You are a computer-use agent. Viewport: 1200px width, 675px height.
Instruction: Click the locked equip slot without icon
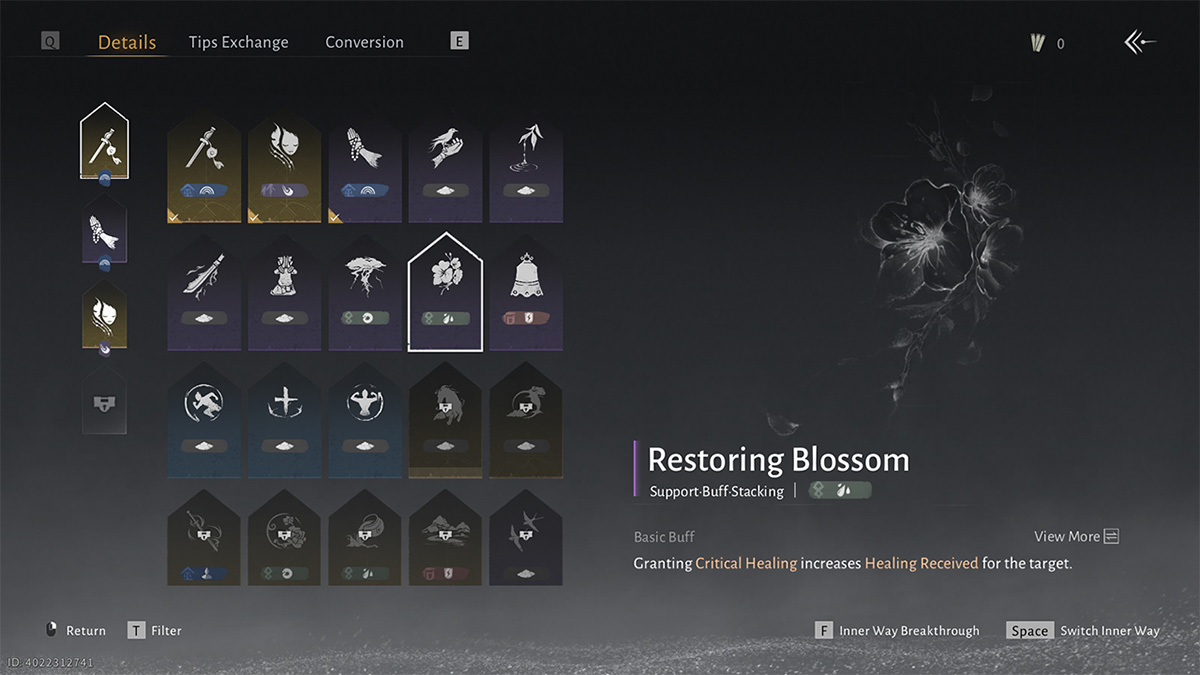[x=104, y=400]
